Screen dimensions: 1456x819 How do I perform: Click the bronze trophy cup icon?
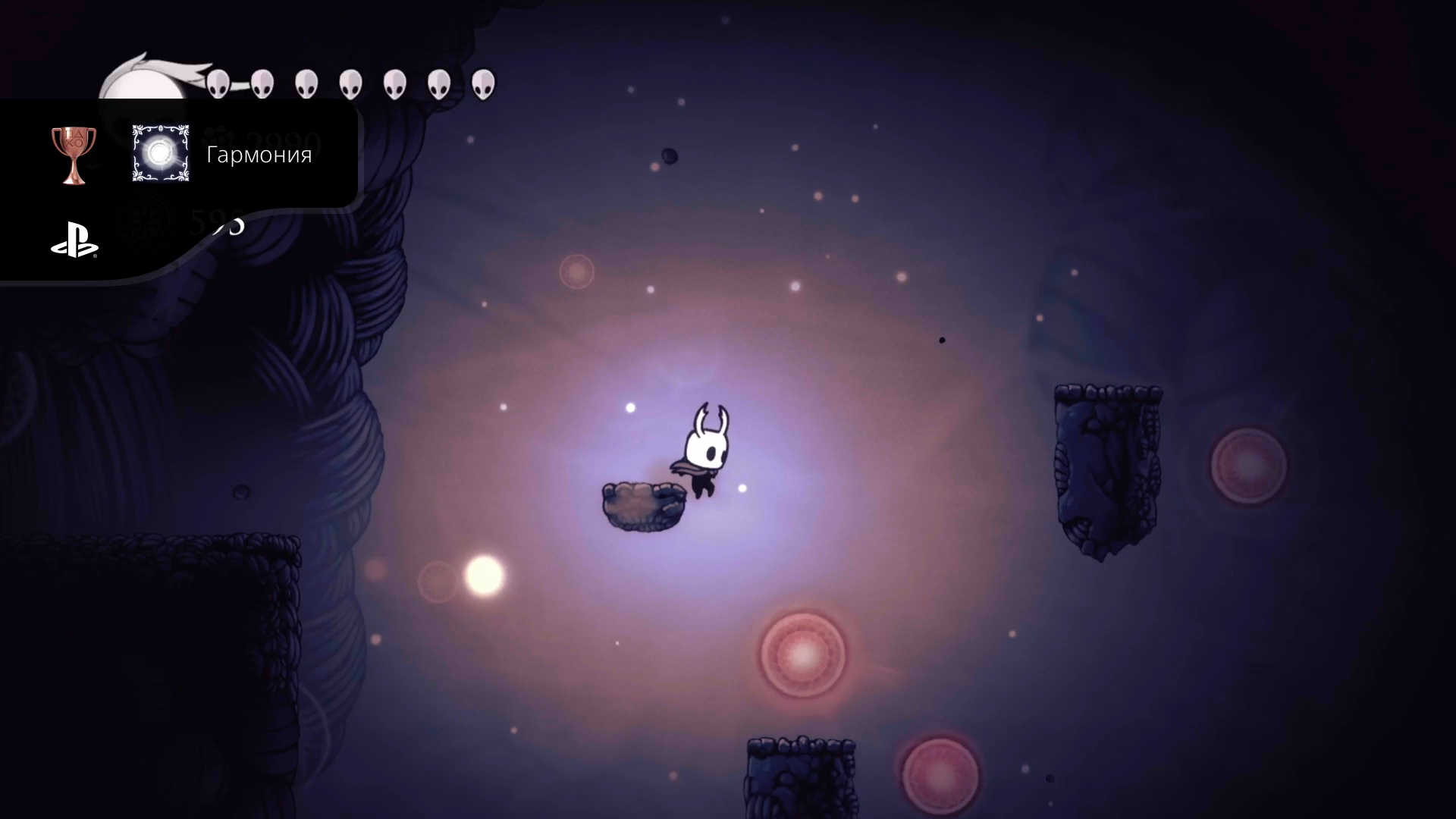click(74, 154)
